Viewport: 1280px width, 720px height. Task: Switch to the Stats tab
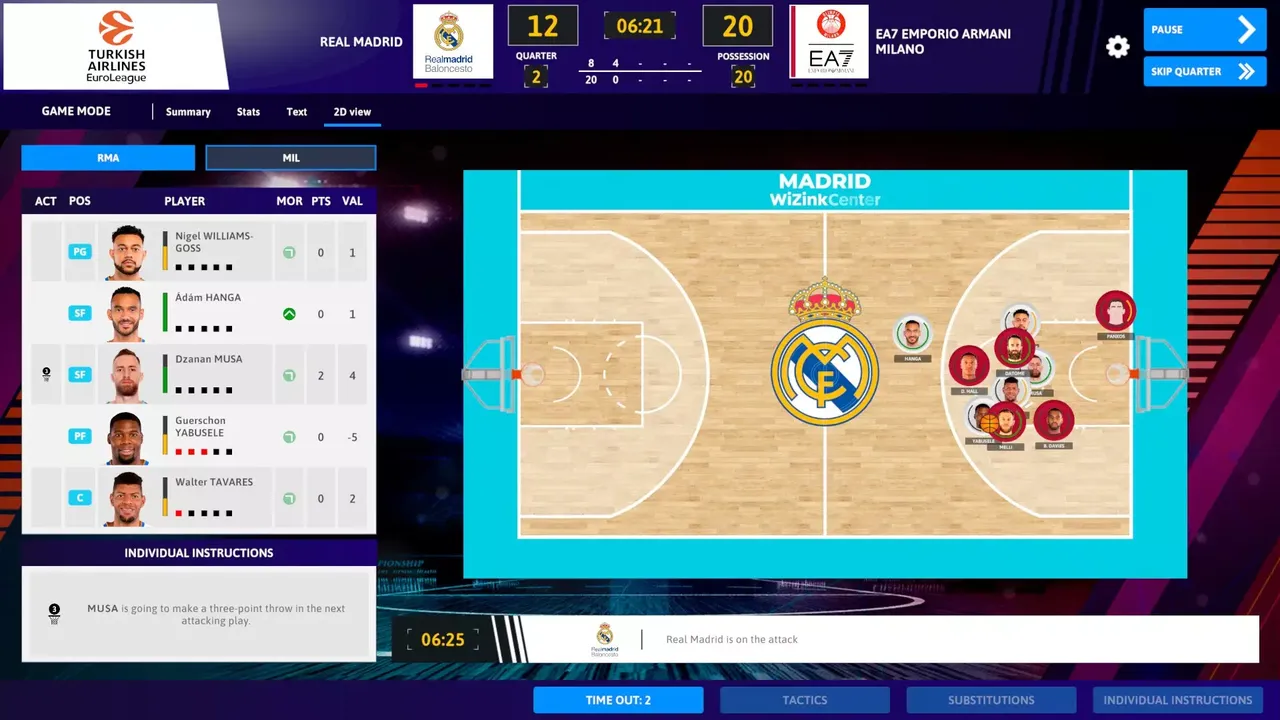pyautogui.click(x=248, y=111)
